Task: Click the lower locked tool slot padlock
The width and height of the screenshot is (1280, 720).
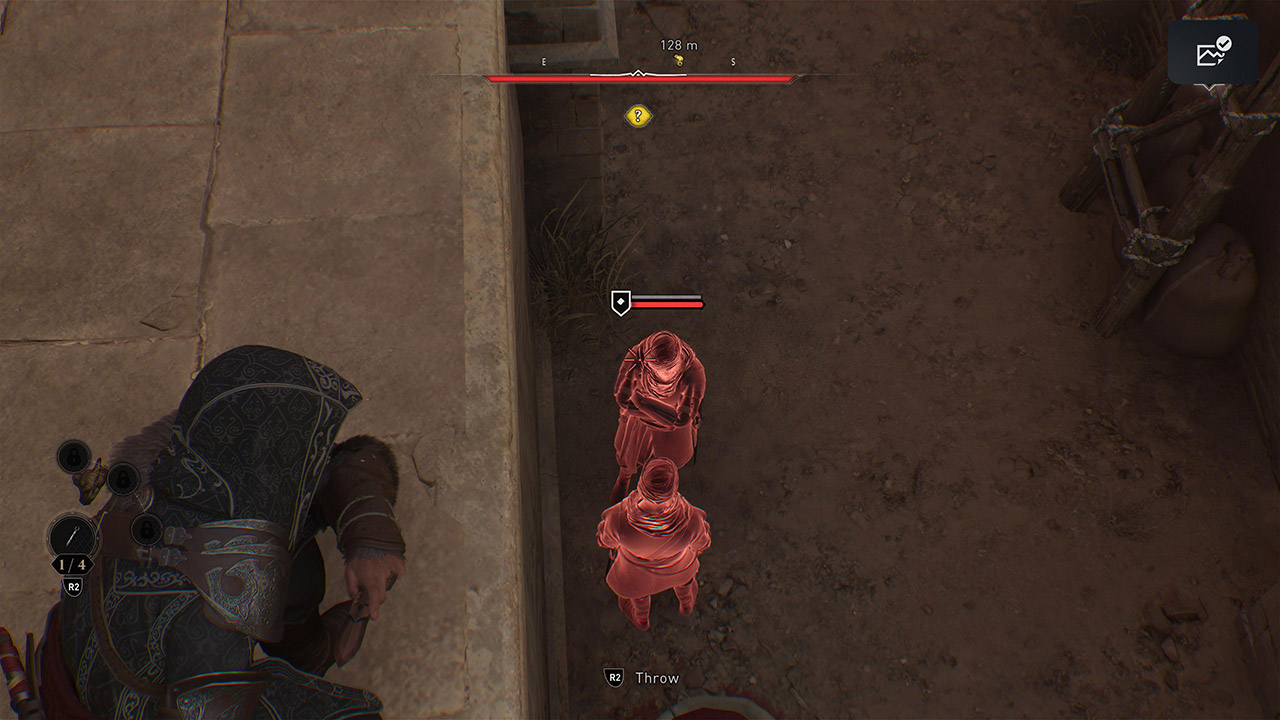Action: (145, 531)
